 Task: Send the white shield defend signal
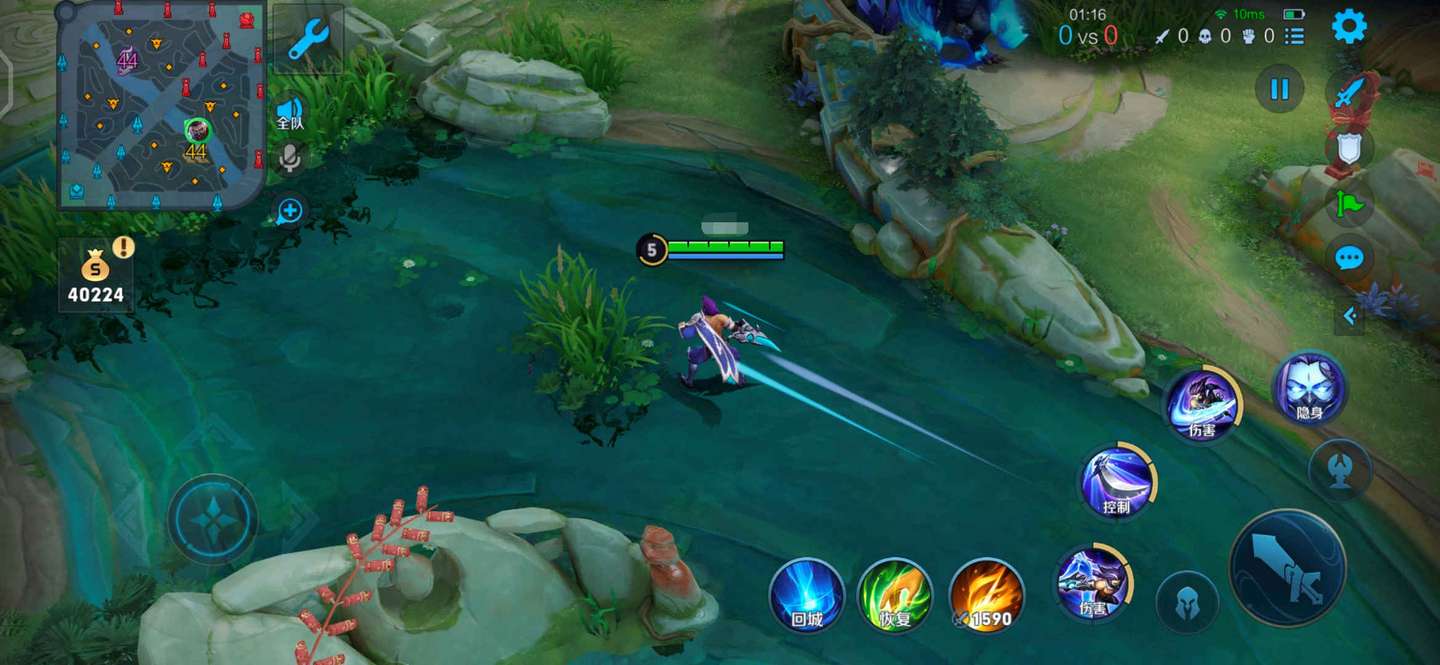pos(1349,148)
